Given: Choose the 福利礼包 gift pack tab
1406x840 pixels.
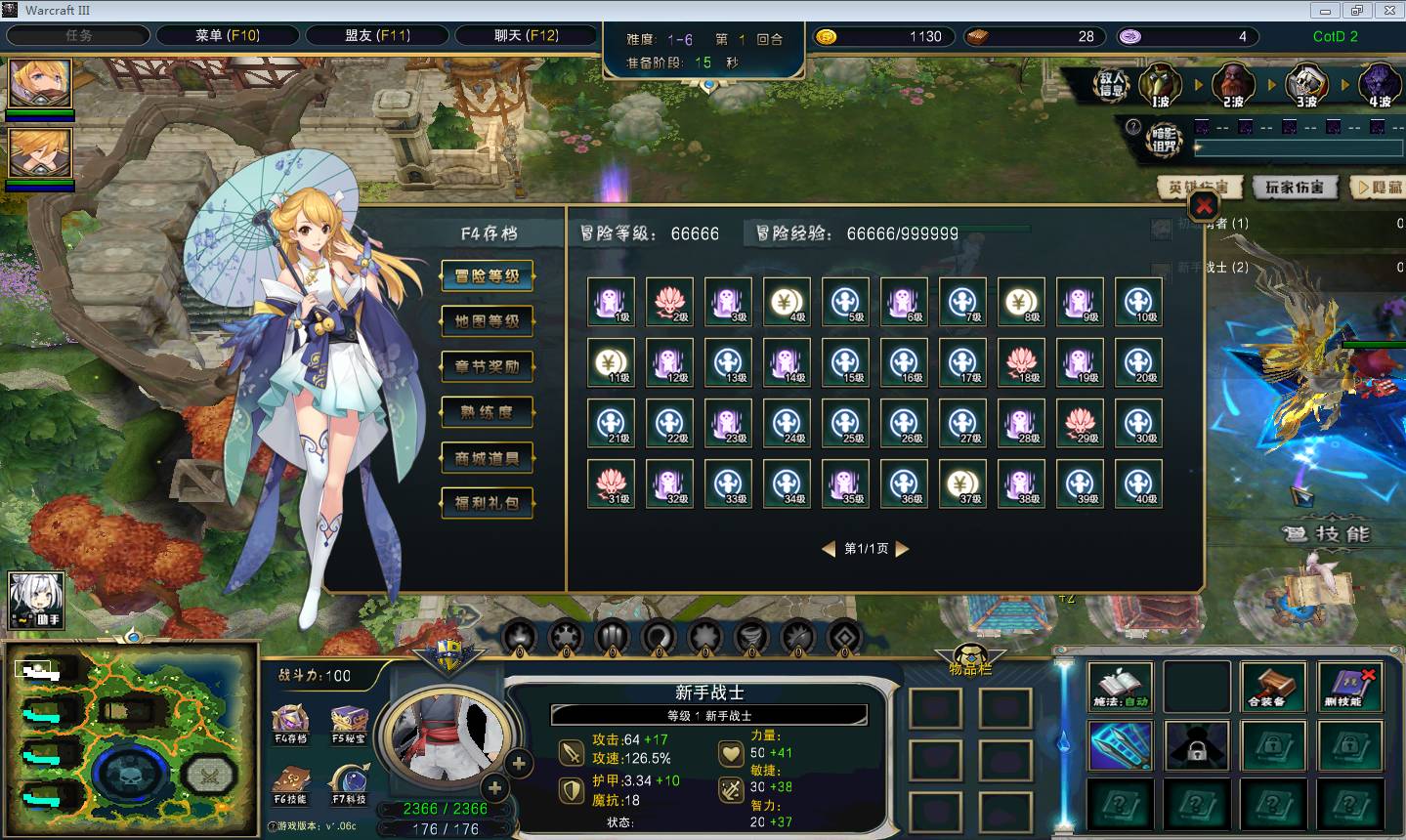Looking at the screenshot, I should 487,503.
